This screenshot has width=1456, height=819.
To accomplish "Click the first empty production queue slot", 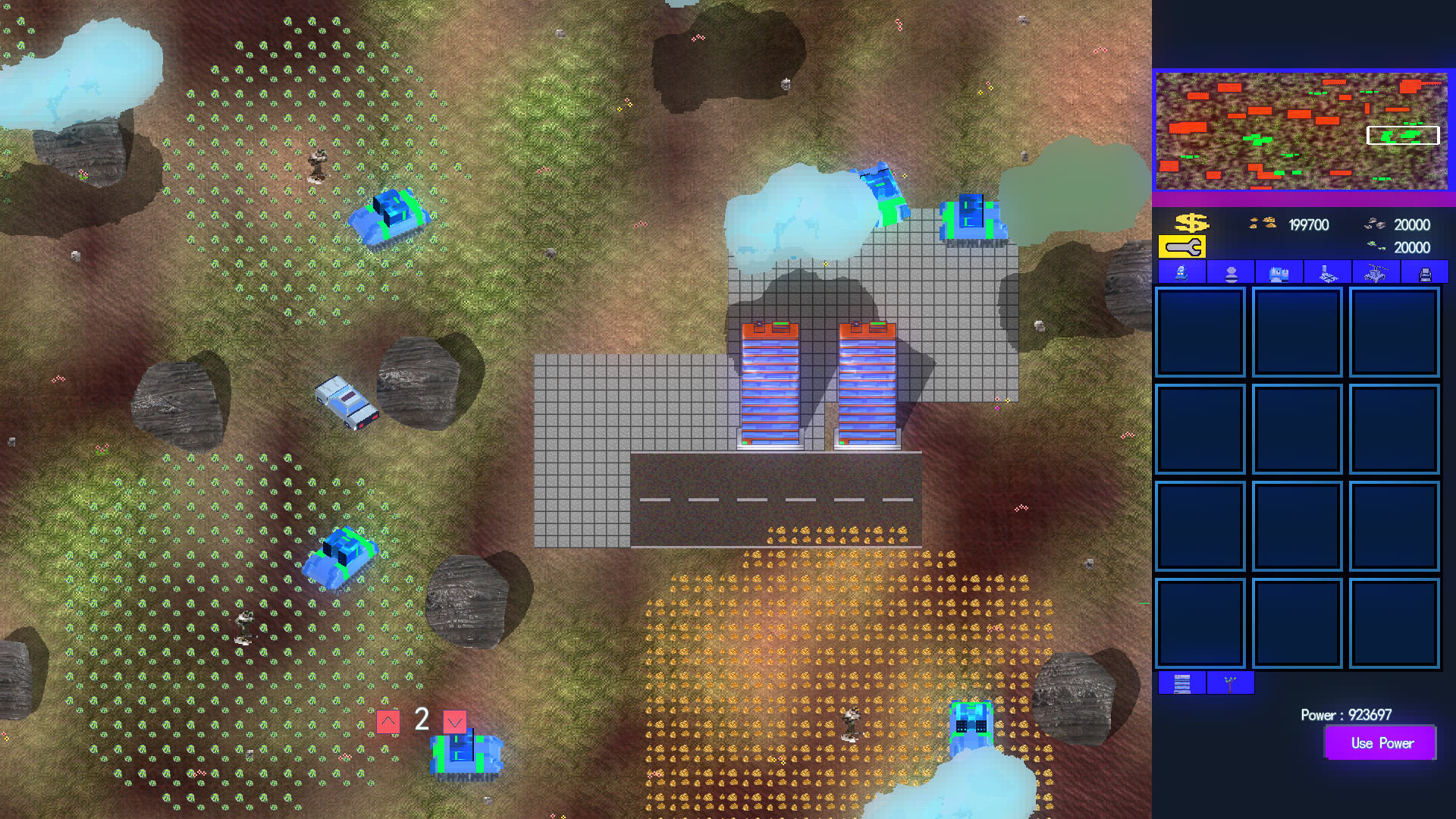I will coord(1200,332).
